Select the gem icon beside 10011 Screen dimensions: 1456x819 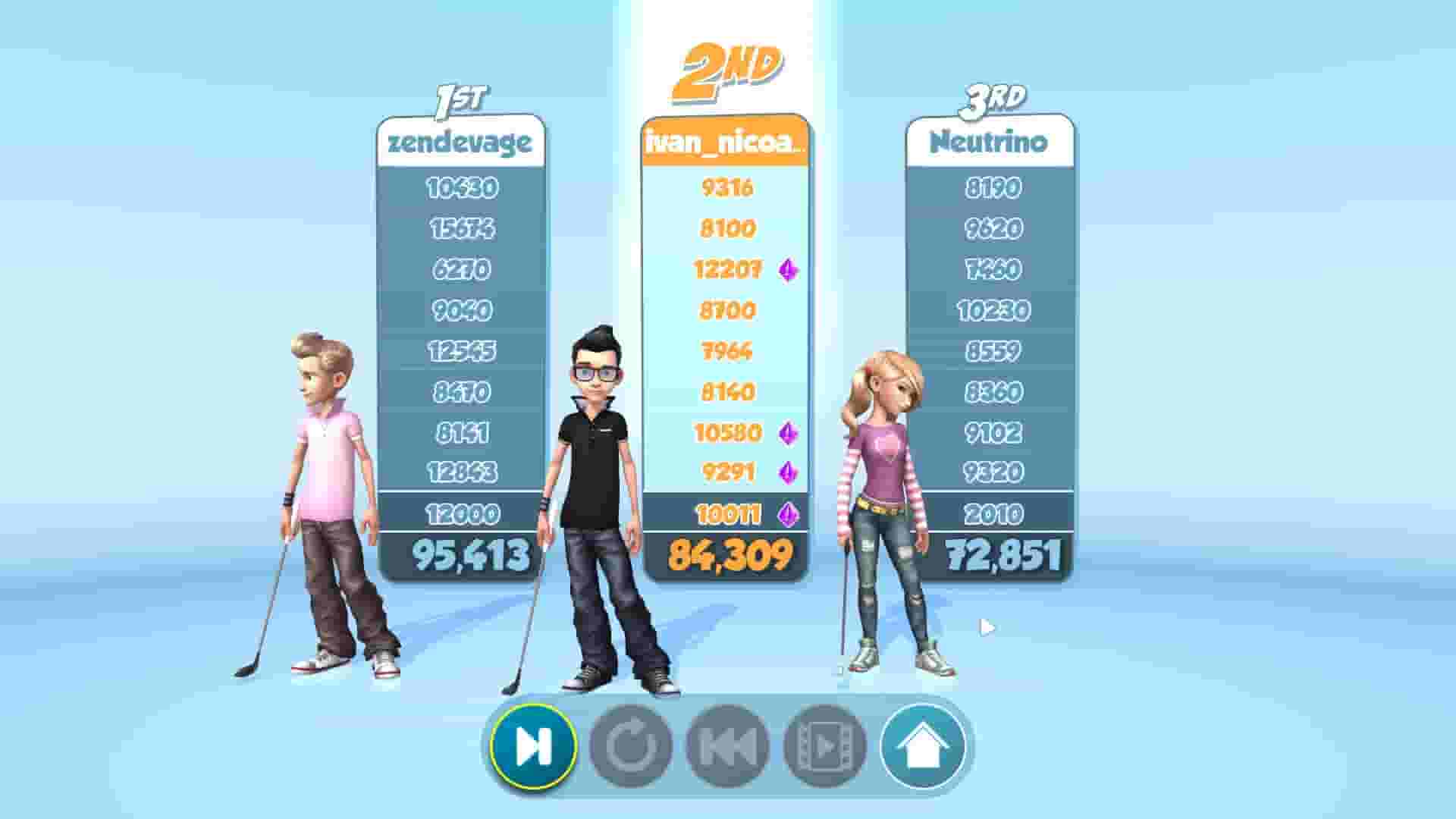coord(787,515)
